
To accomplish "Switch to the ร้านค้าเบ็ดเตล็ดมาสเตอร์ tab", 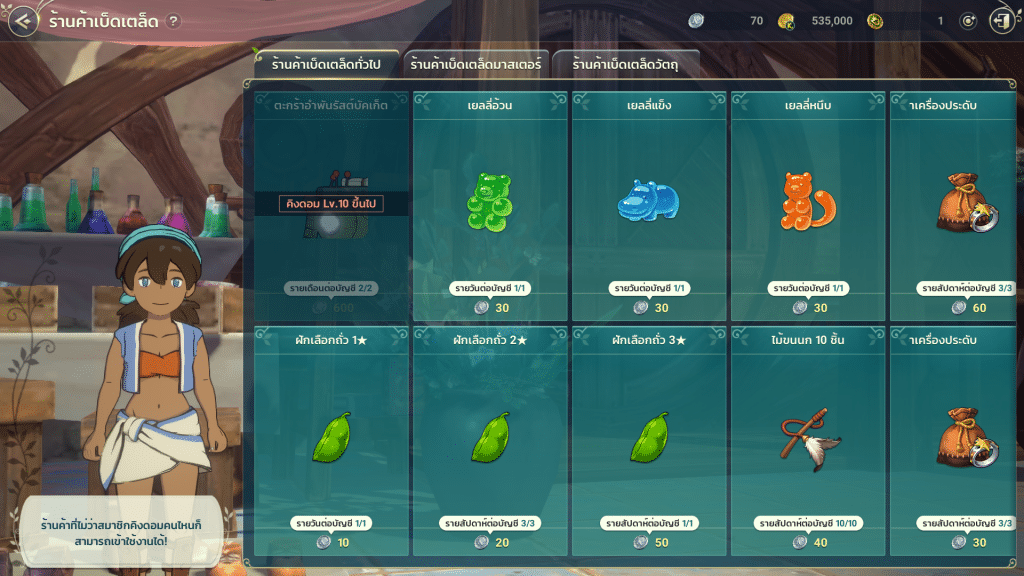I will tap(475, 65).
